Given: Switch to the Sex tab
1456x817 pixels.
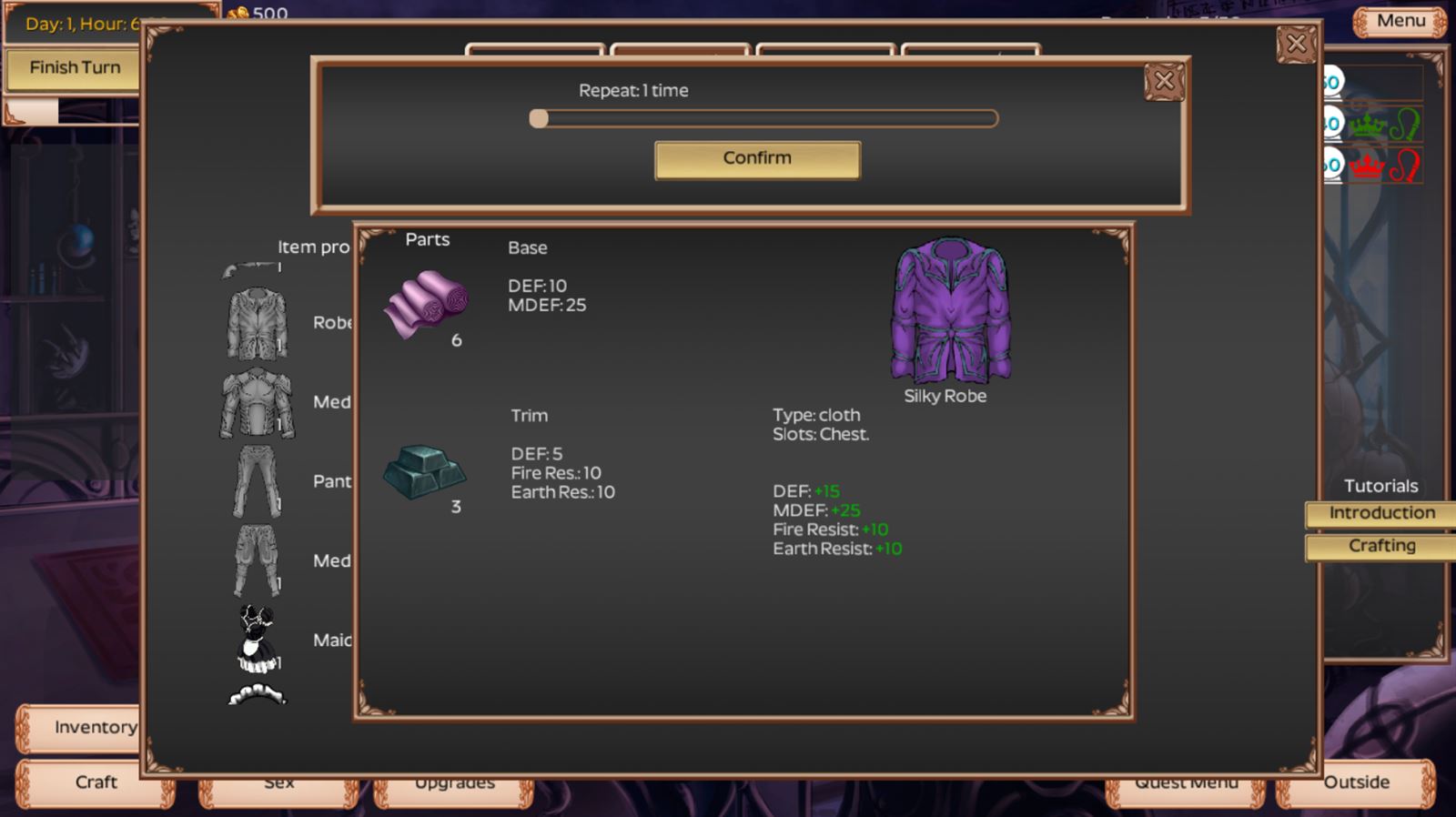Looking at the screenshot, I should coord(279,782).
